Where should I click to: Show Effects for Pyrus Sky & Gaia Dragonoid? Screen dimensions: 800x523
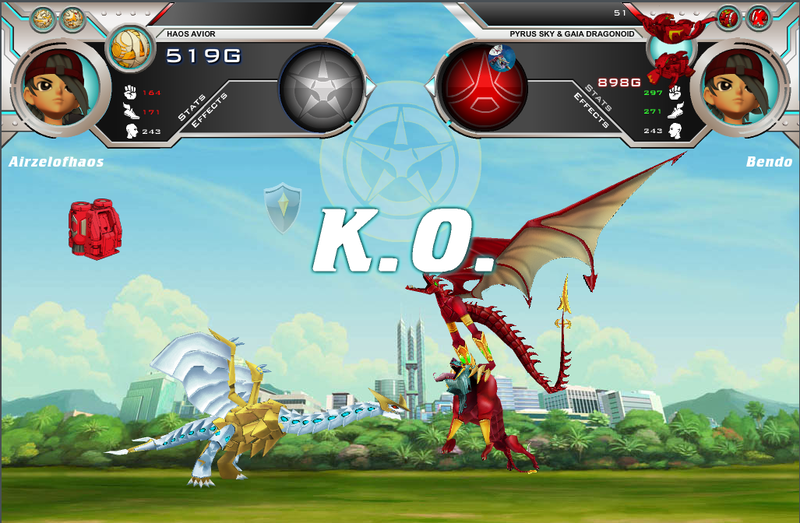click(592, 109)
